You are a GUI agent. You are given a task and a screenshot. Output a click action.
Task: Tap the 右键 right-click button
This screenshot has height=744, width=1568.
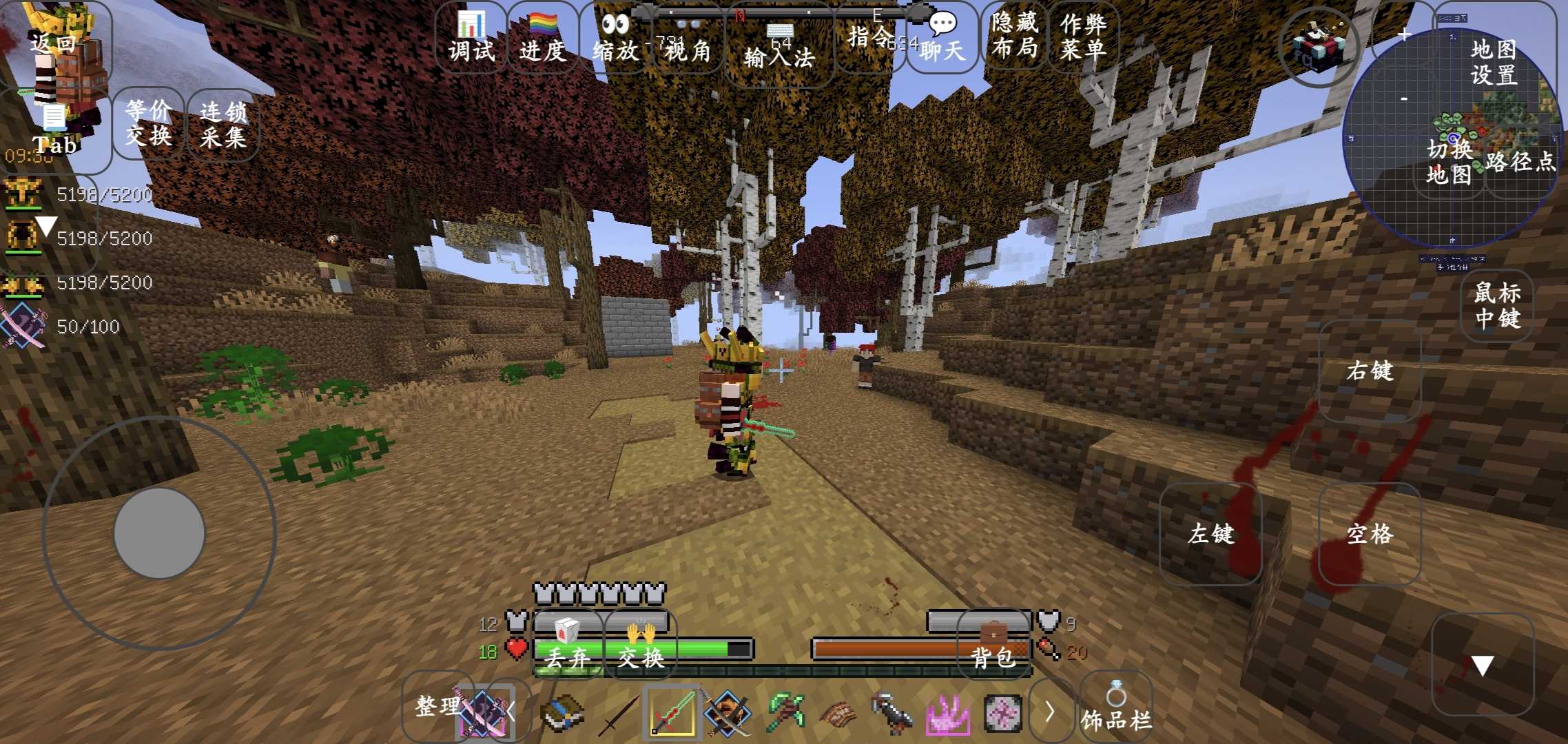click(x=1370, y=371)
